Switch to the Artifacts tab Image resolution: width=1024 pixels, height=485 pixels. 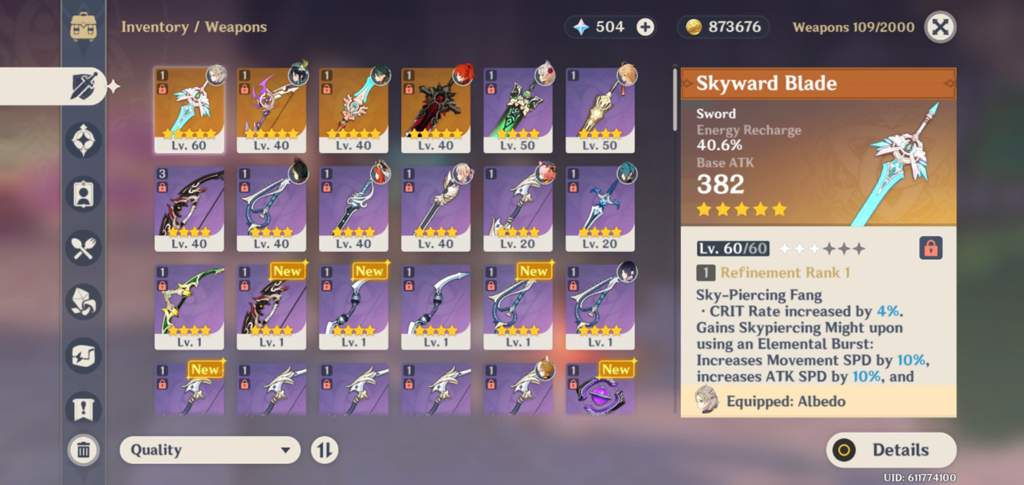pyautogui.click(x=83, y=139)
